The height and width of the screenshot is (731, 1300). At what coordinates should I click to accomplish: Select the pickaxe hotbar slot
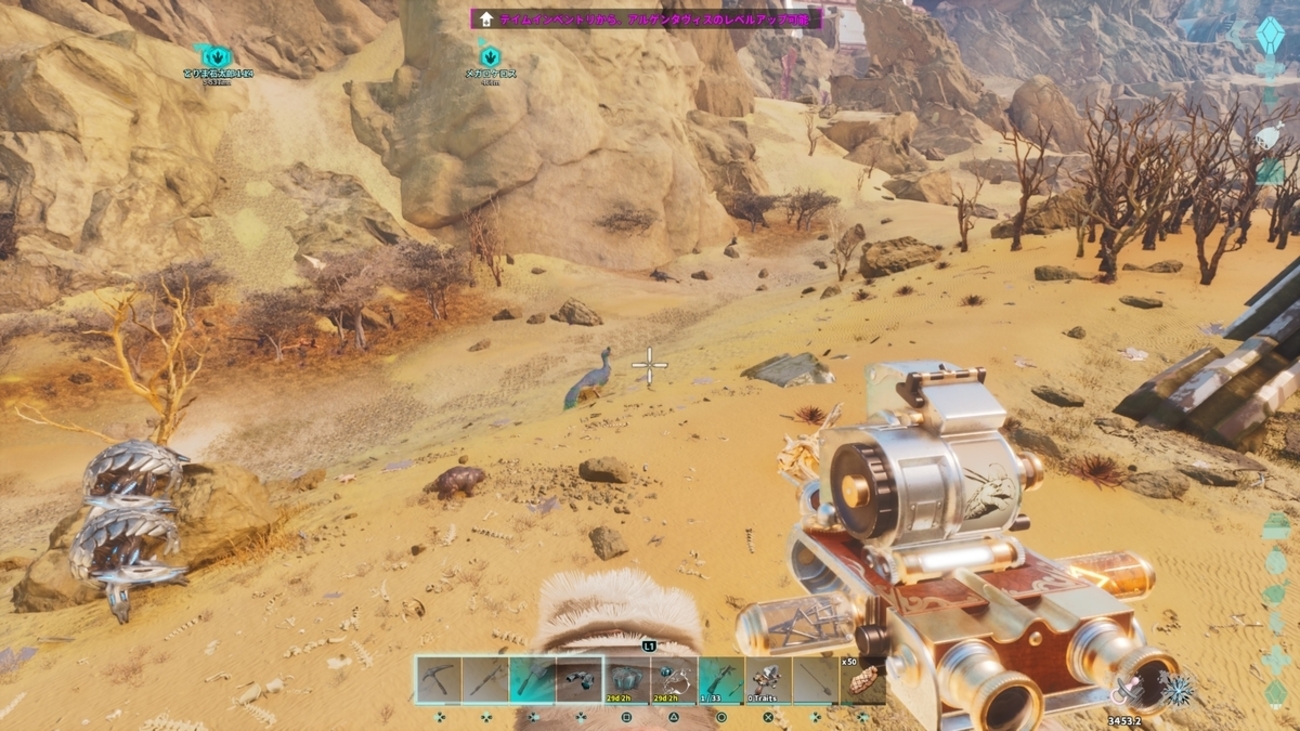[439, 680]
